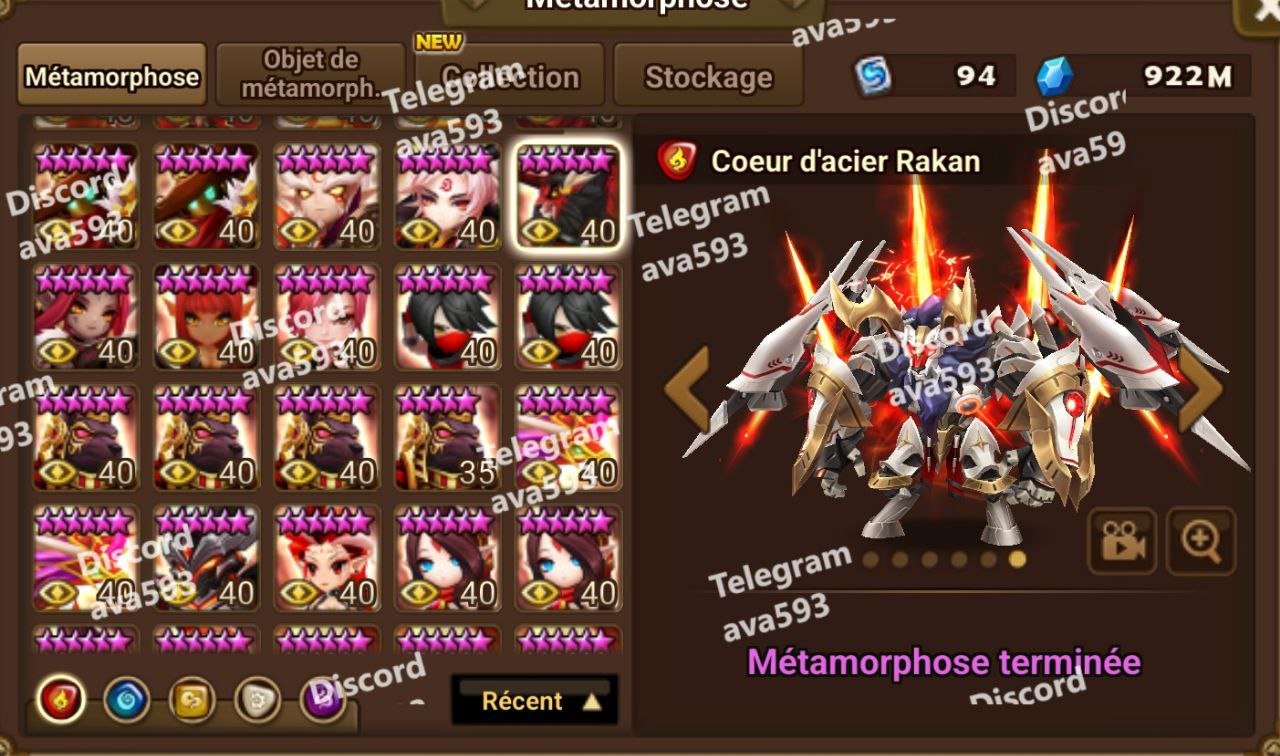Filter by dark element
Image resolution: width=1280 pixels, height=756 pixels.
click(323, 700)
